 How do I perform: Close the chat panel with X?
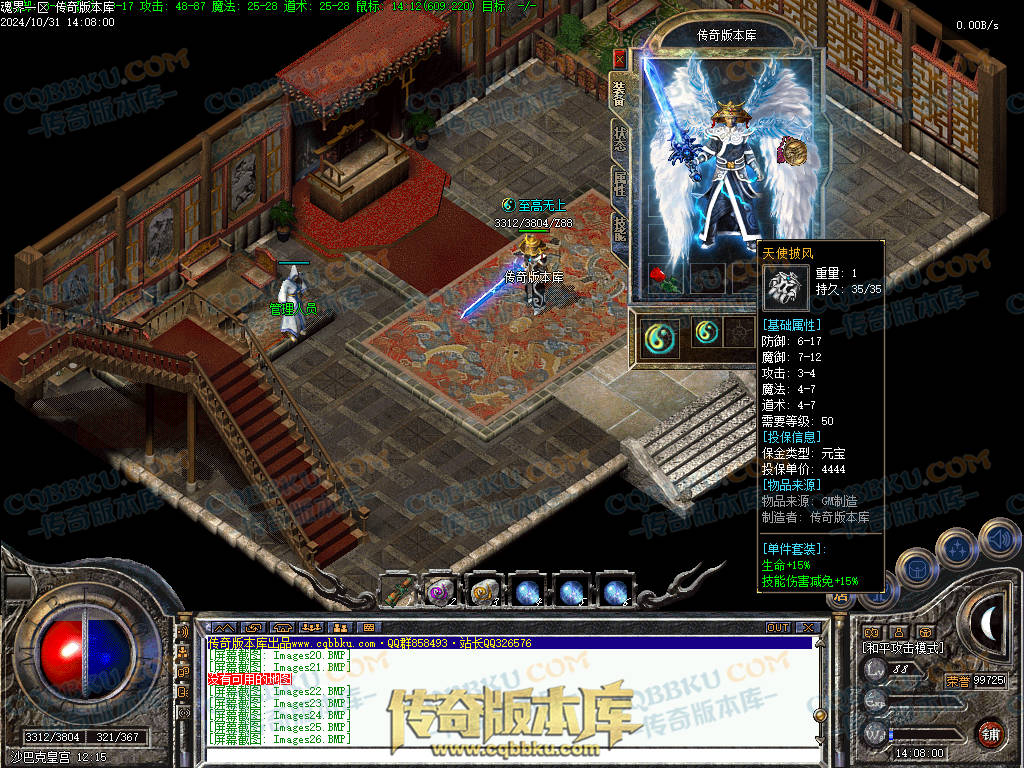click(806, 628)
